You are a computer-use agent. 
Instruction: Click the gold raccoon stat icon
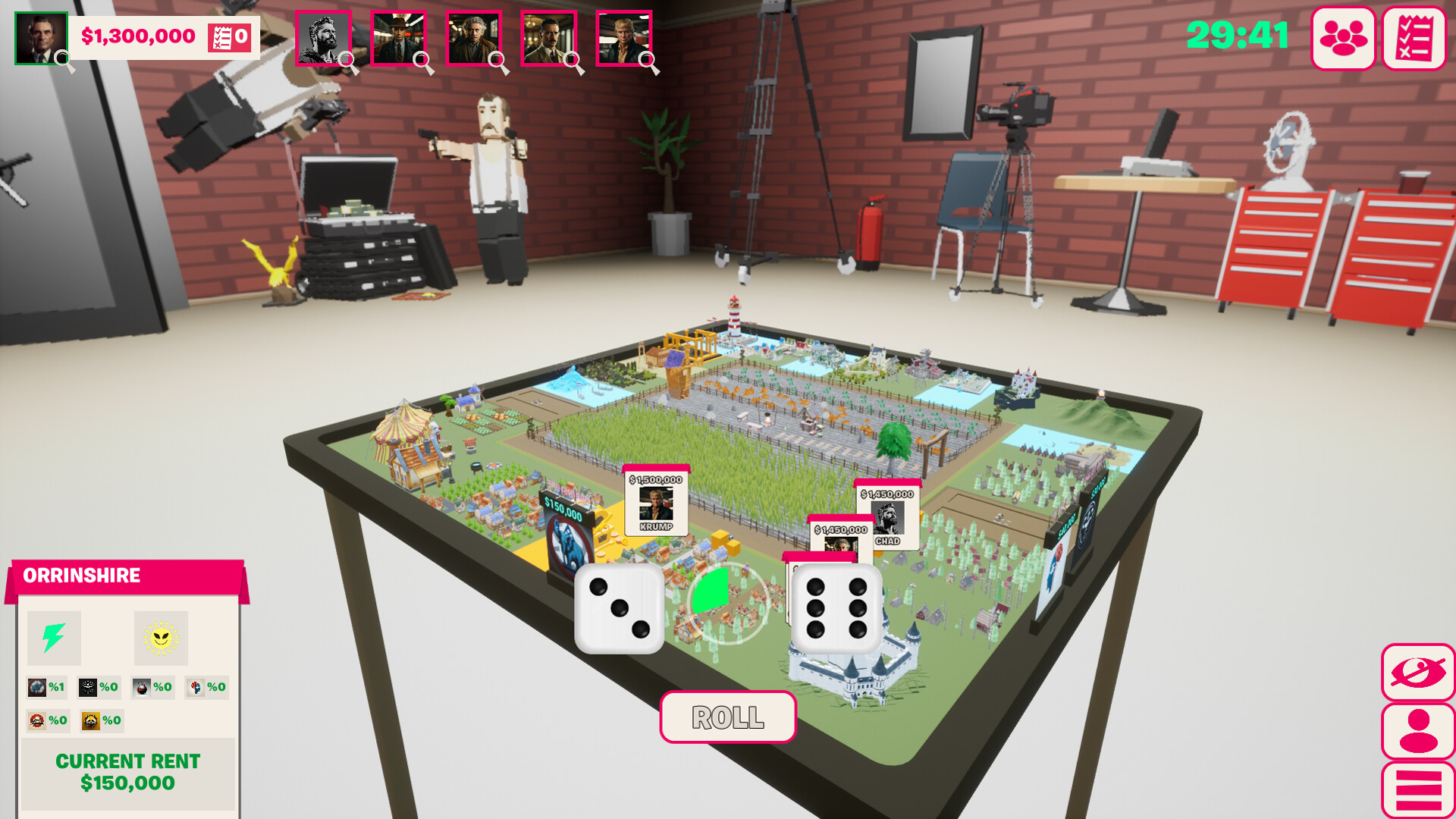tap(90, 721)
